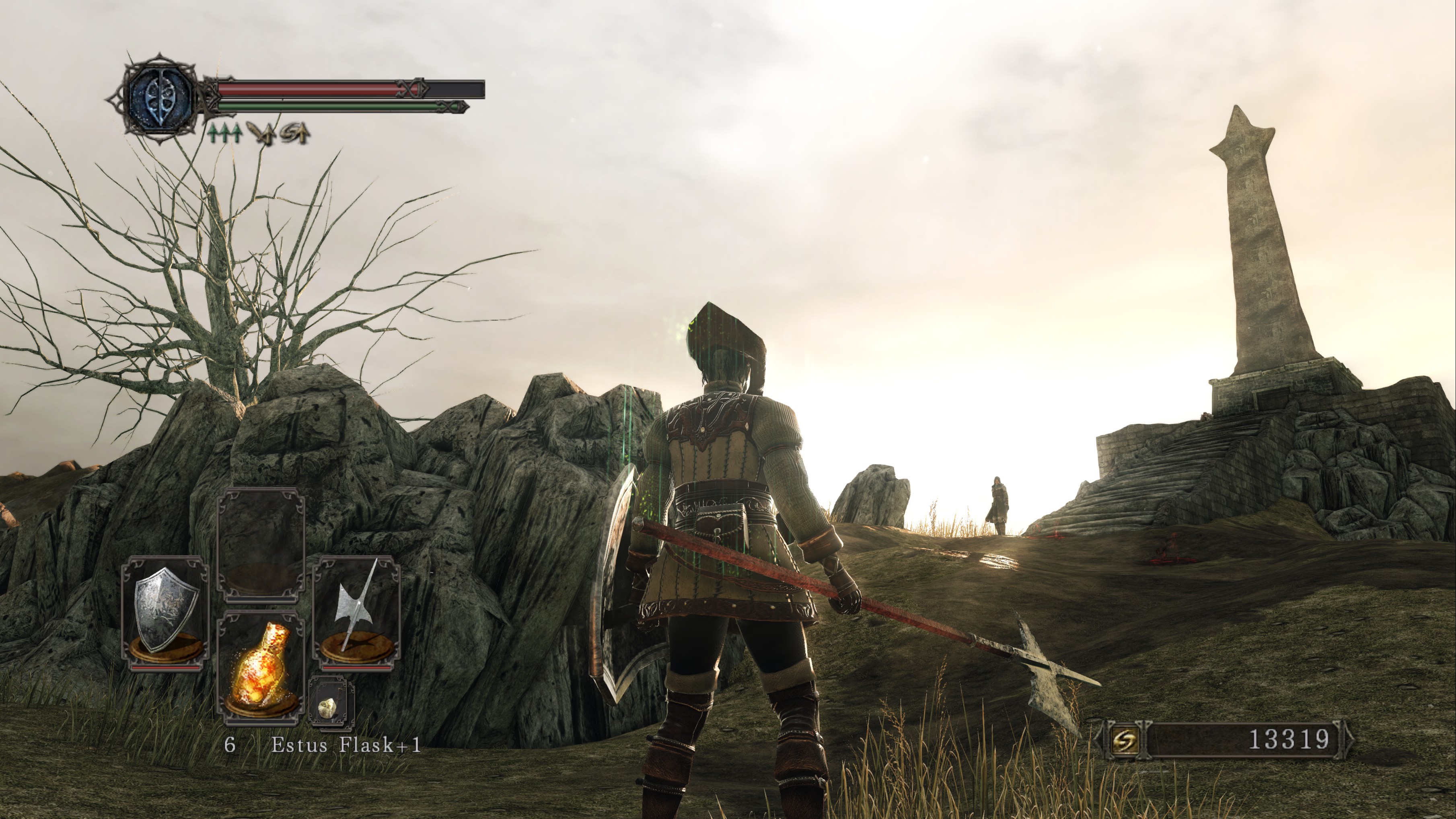
Task: Use the Estus Flask +1 slot
Action: click(261, 668)
